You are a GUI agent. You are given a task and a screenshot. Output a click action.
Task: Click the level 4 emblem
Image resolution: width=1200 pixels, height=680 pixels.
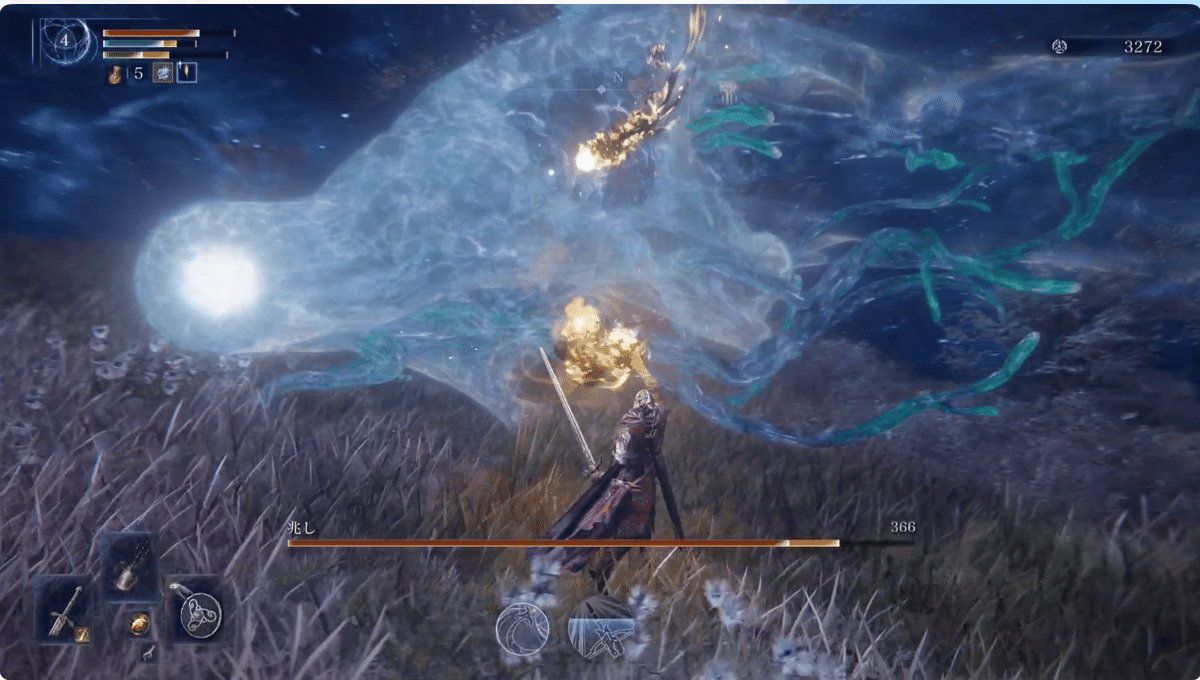[65, 40]
